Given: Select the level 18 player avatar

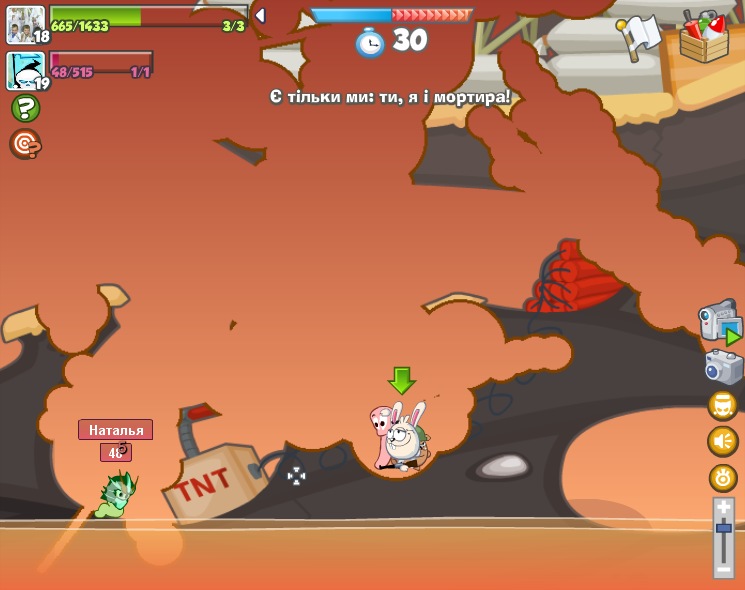Looking at the screenshot, I should coord(25,24).
